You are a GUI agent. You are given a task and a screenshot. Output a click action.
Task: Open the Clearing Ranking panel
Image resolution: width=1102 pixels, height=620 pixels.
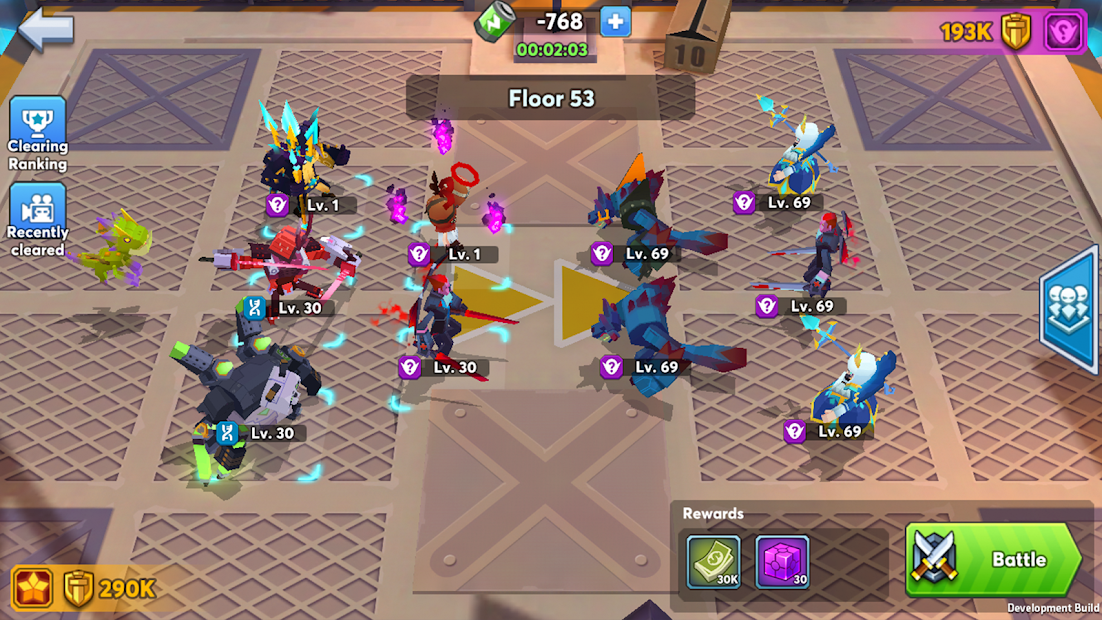pos(38,134)
